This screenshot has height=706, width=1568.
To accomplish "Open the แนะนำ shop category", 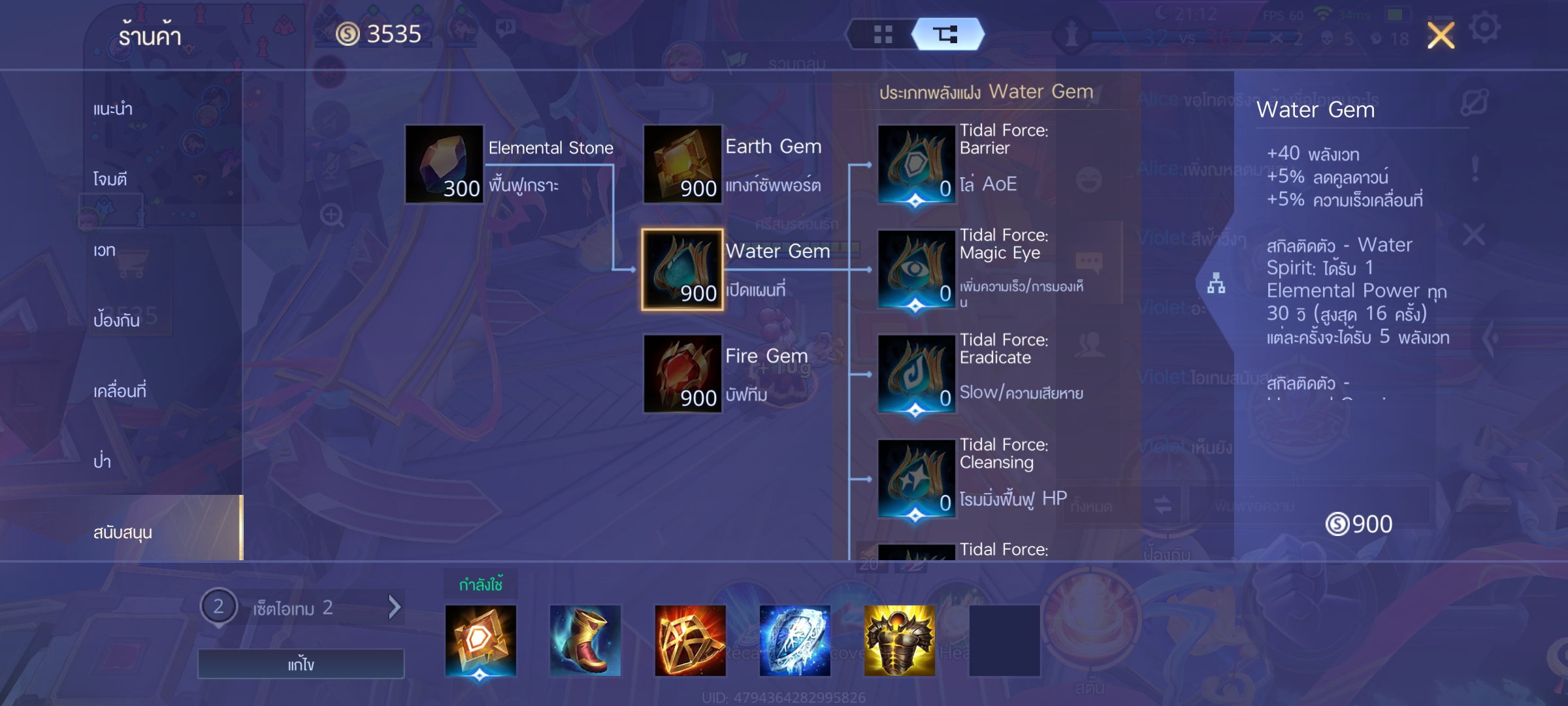I will (x=113, y=109).
